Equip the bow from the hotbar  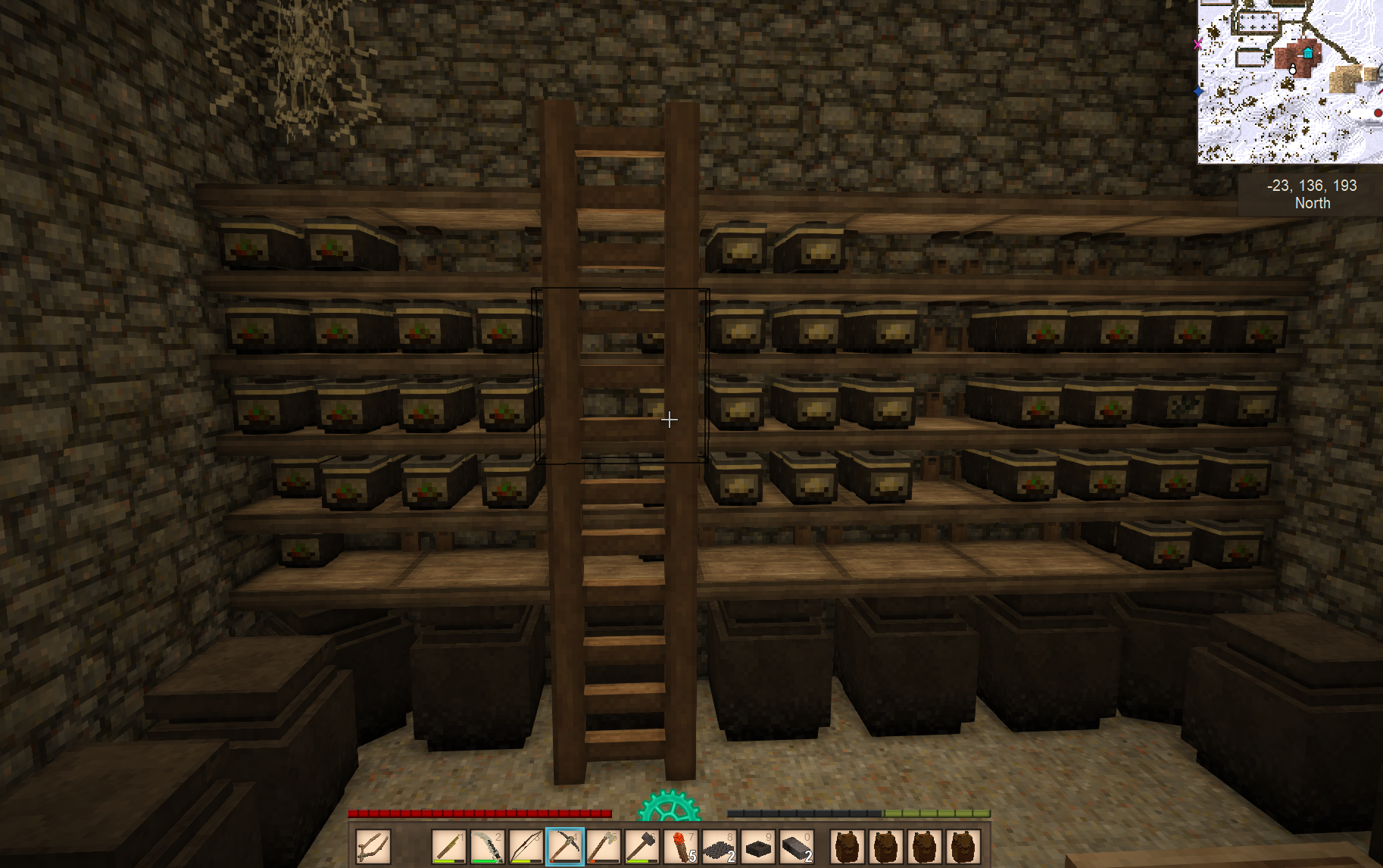(526, 846)
